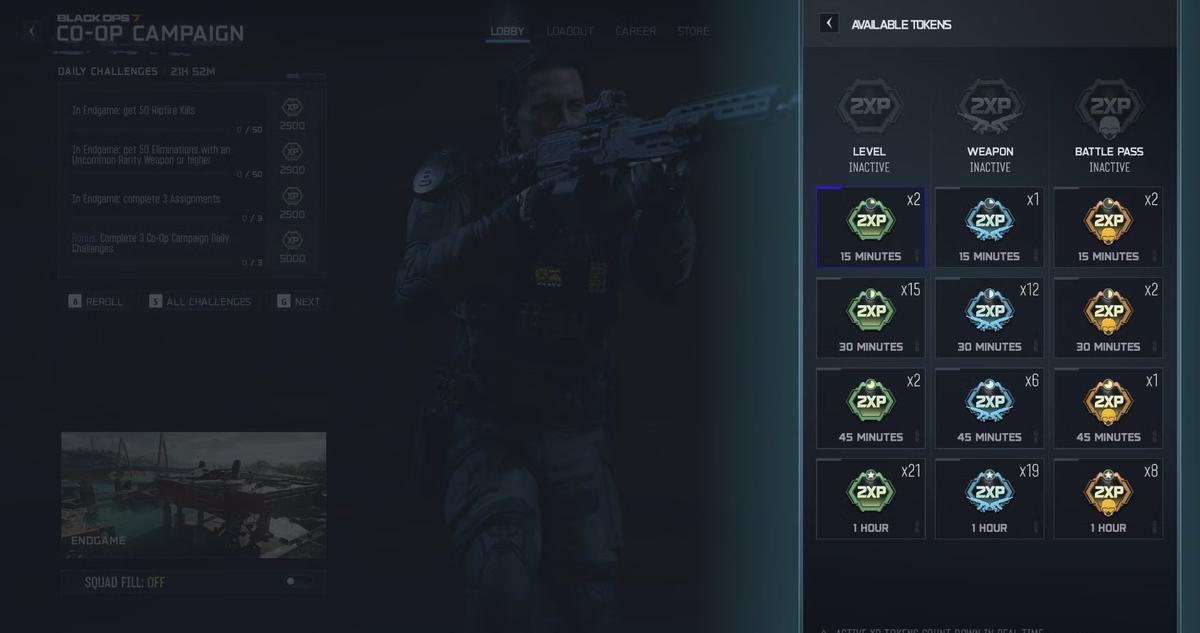Choose the 1 hour Weapon 2XP token

point(989,499)
